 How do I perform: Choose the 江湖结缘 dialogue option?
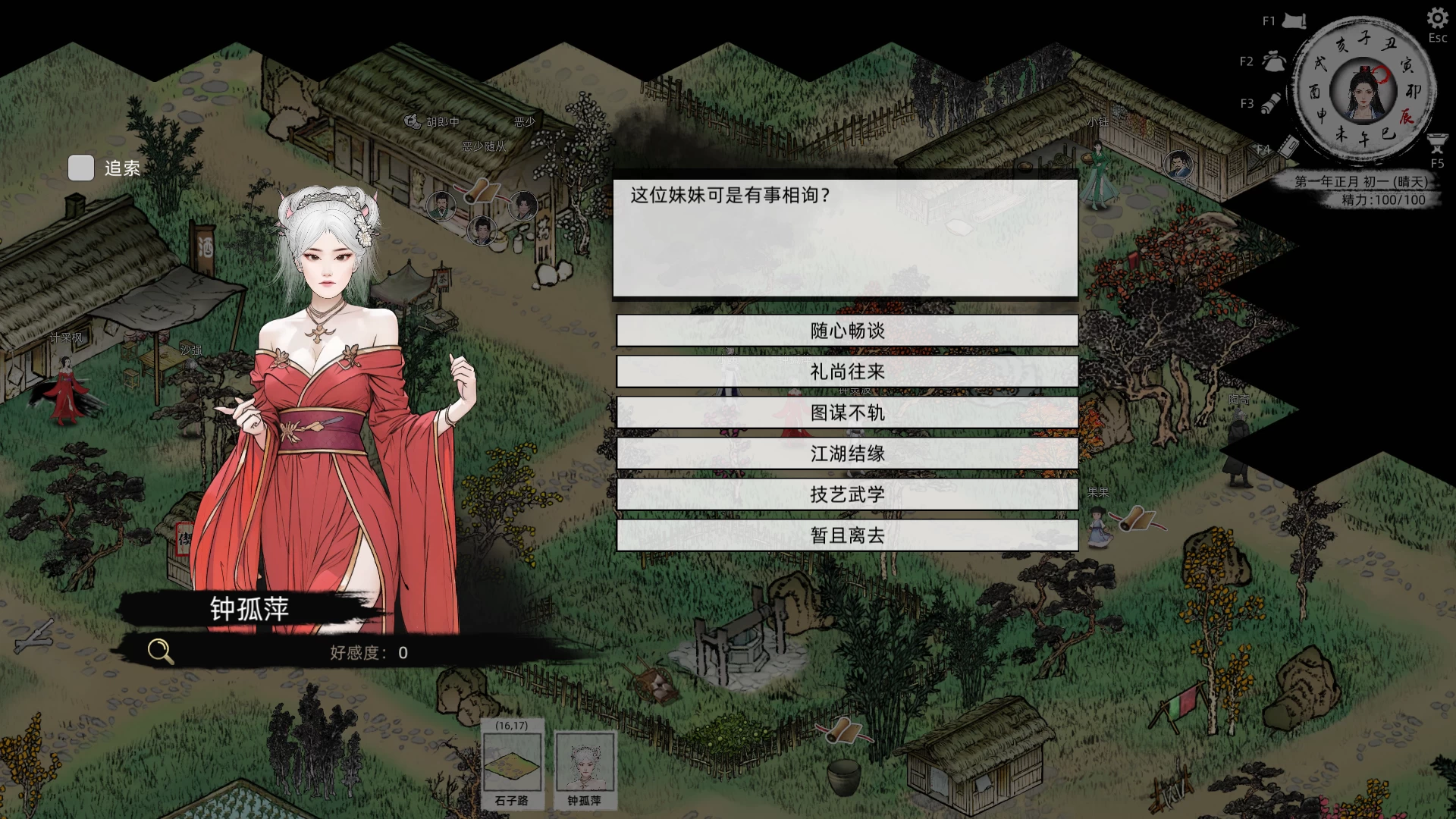coord(847,454)
